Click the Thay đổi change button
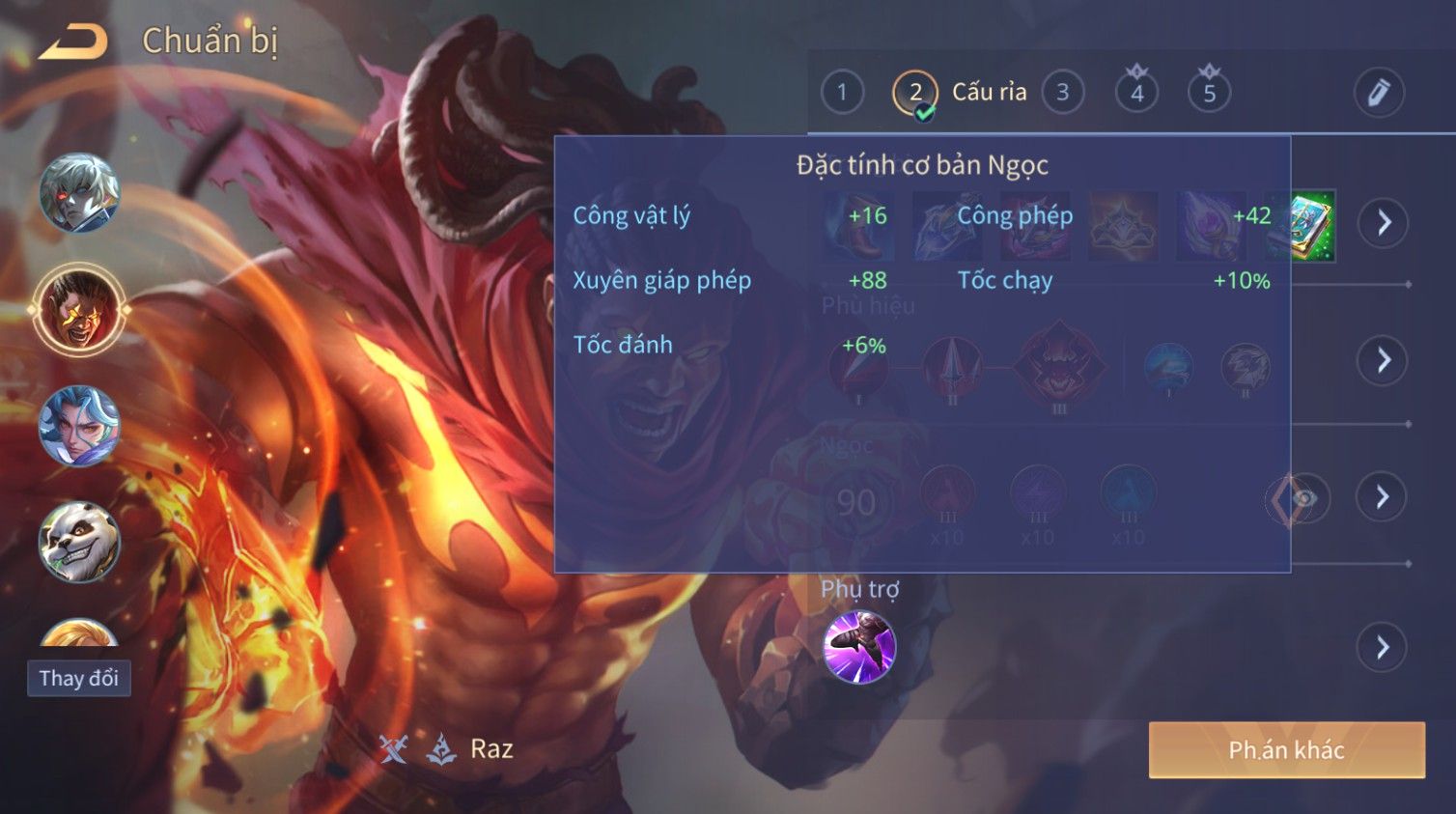 coord(79,678)
